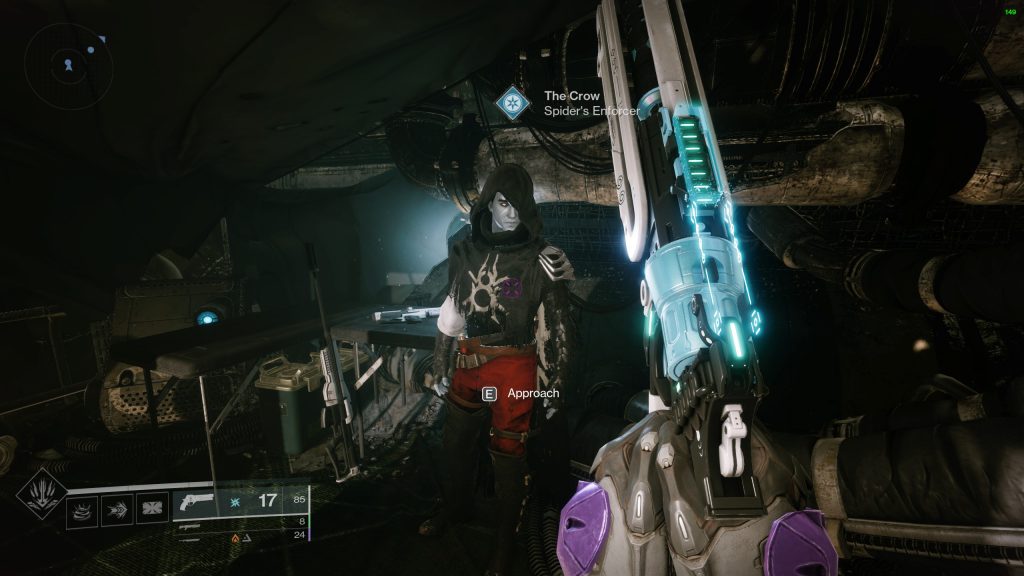Select the equipped hand cannon weapon icon
1024x576 pixels.
[x=198, y=502]
